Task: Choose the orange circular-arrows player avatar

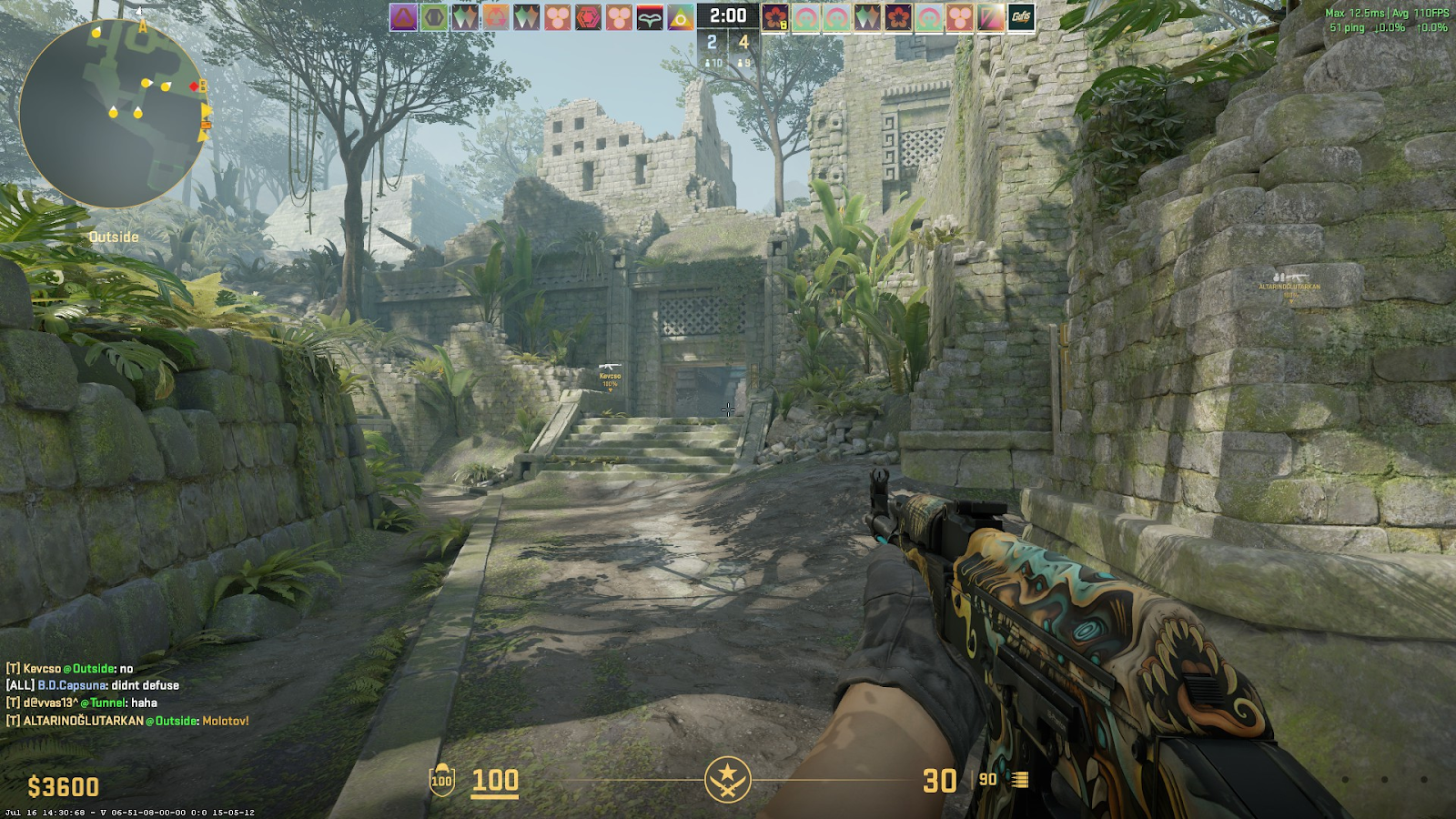Action: click(x=496, y=17)
